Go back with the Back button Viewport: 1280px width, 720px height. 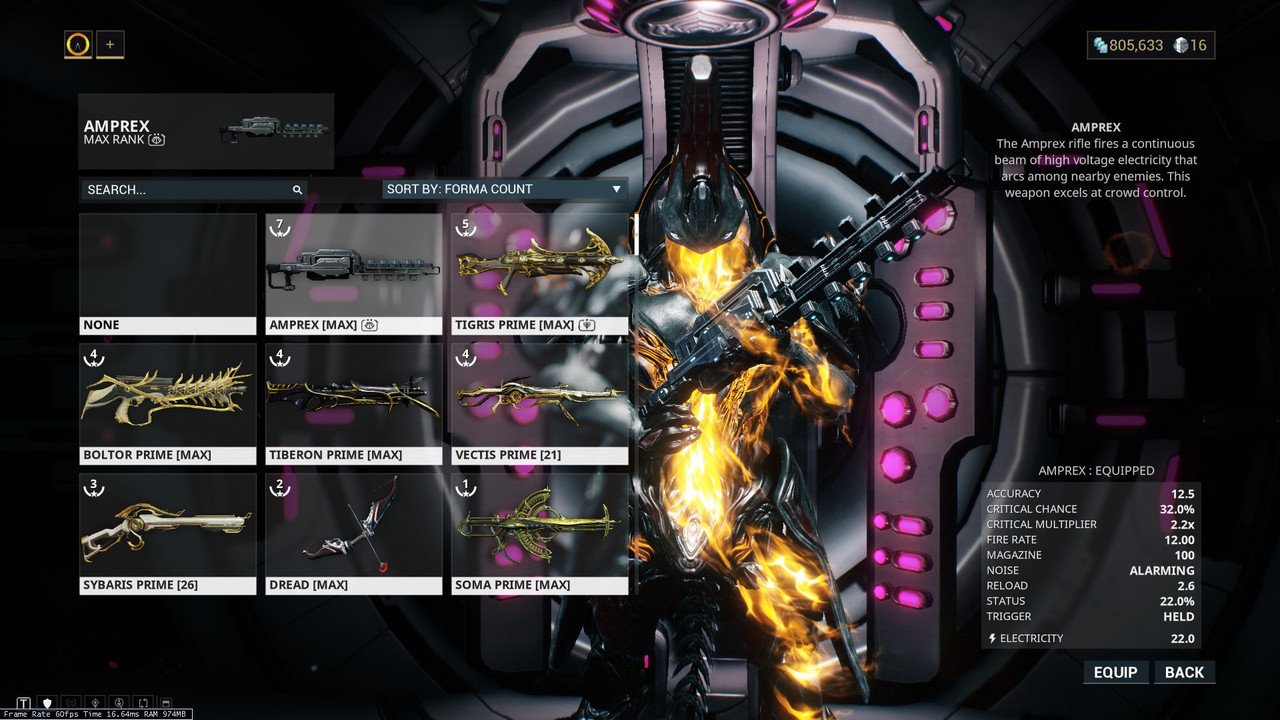click(x=1184, y=672)
